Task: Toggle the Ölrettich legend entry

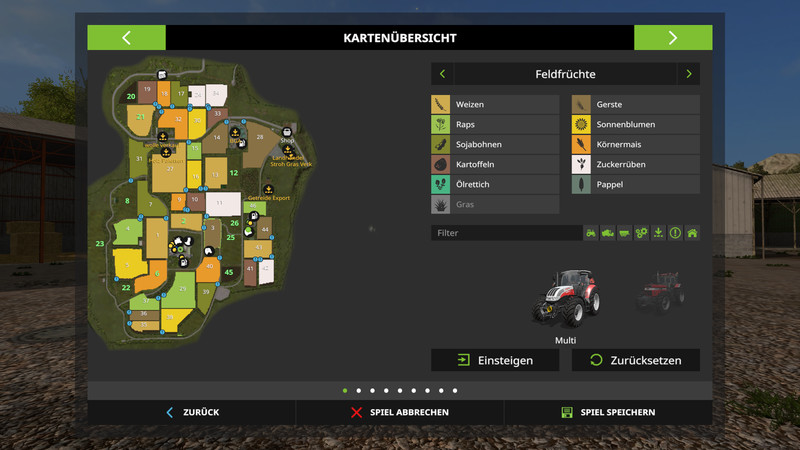Action: click(495, 185)
